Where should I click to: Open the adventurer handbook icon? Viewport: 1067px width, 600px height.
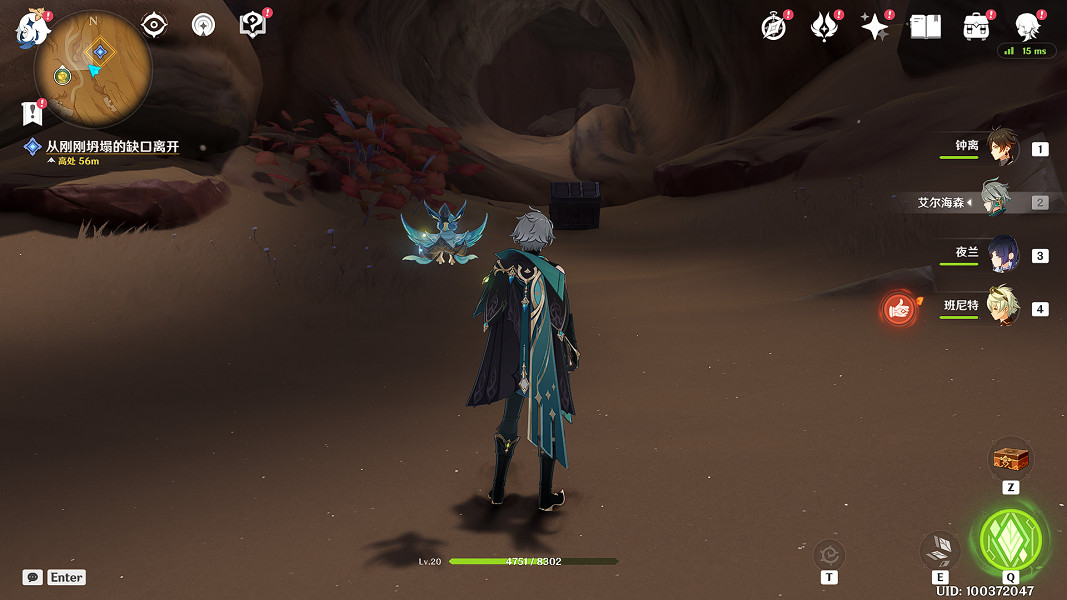click(925, 27)
